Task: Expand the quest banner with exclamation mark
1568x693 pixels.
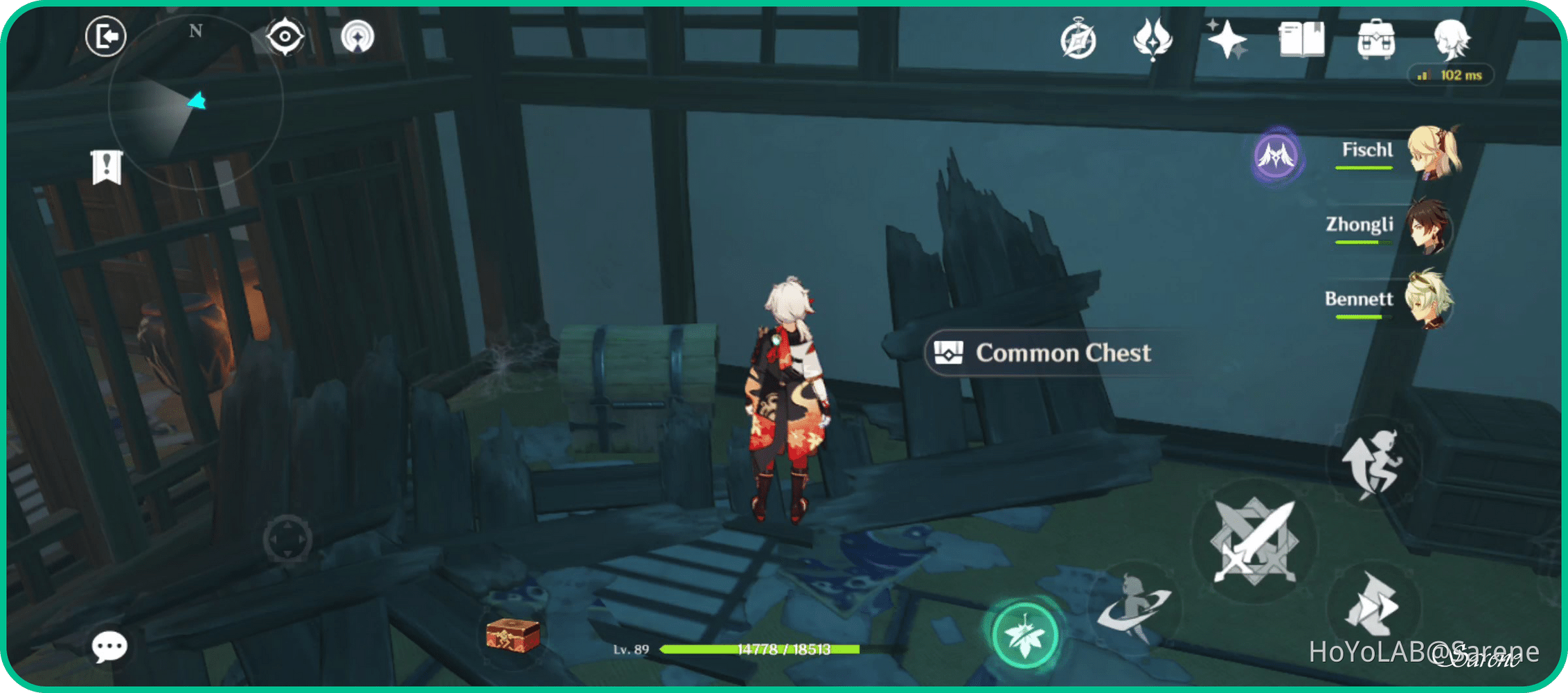Action: click(x=105, y=165)
